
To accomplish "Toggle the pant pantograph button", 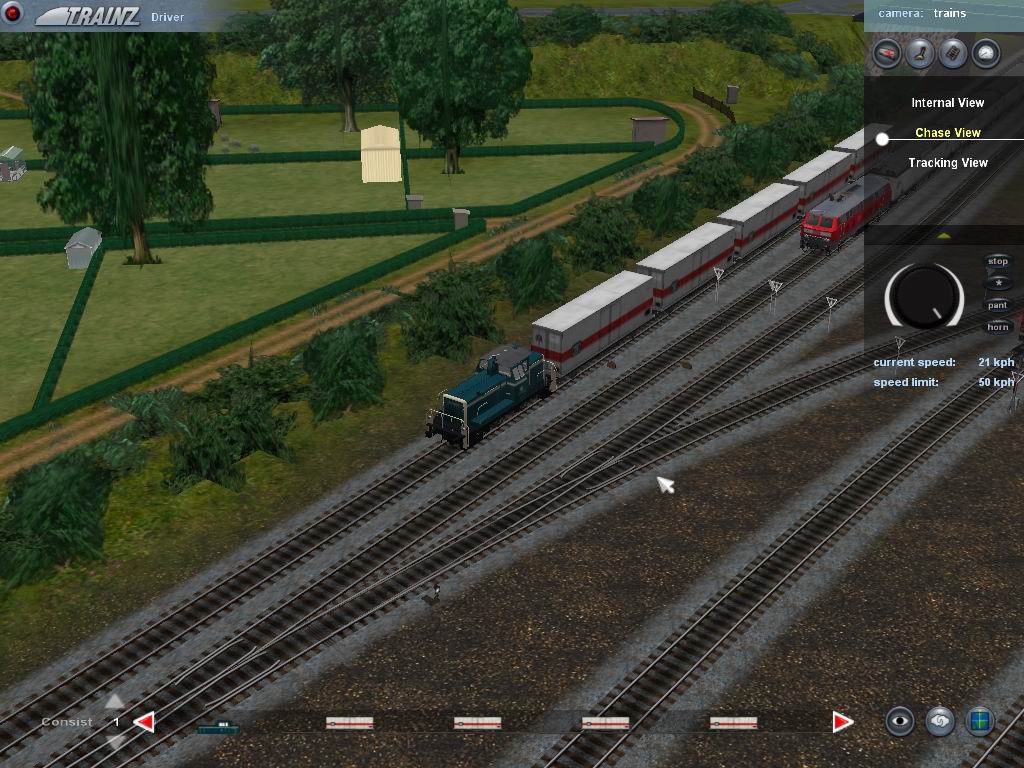I will pos(998,306).
